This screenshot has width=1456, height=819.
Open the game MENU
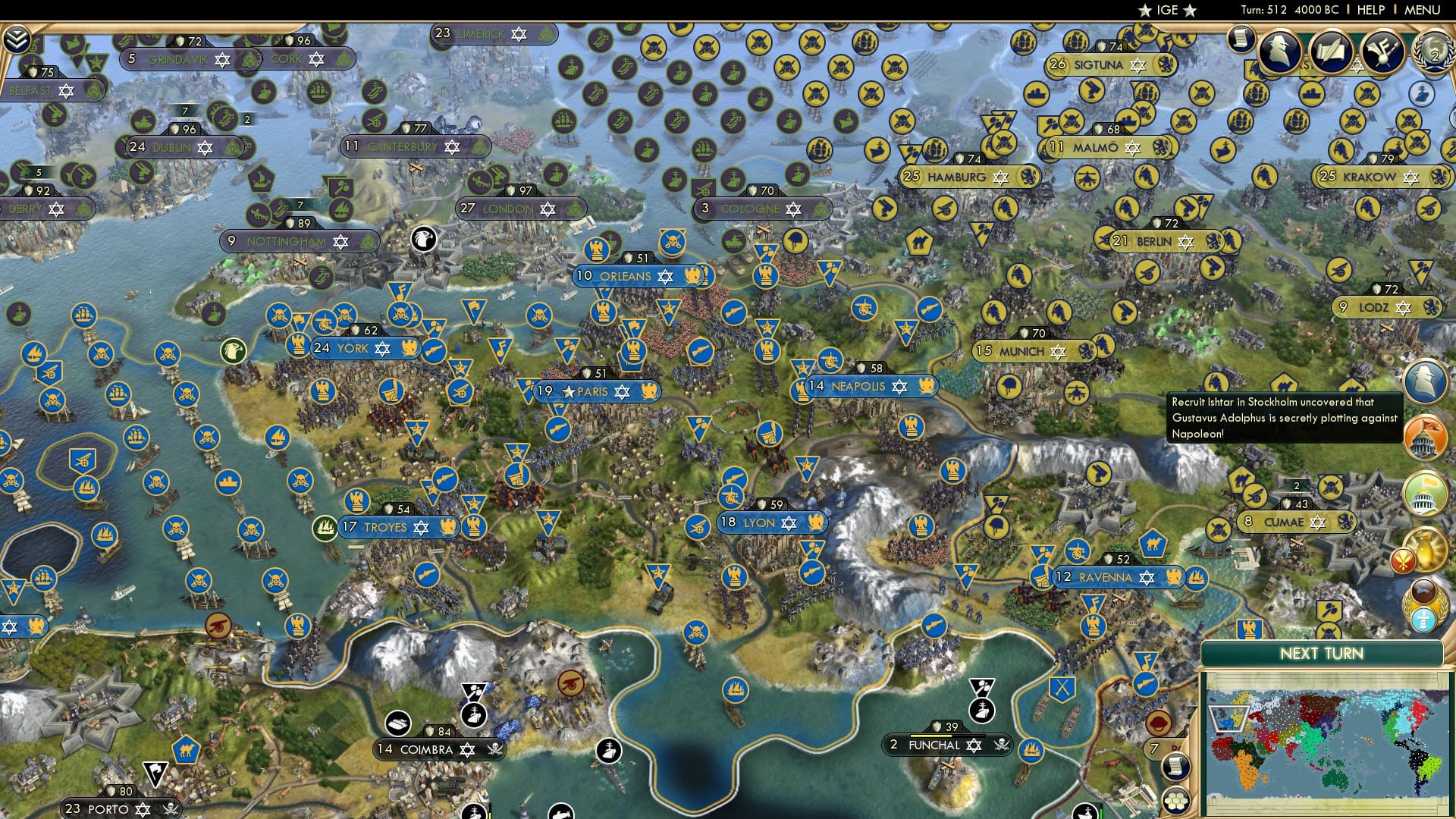[1424, 10]
